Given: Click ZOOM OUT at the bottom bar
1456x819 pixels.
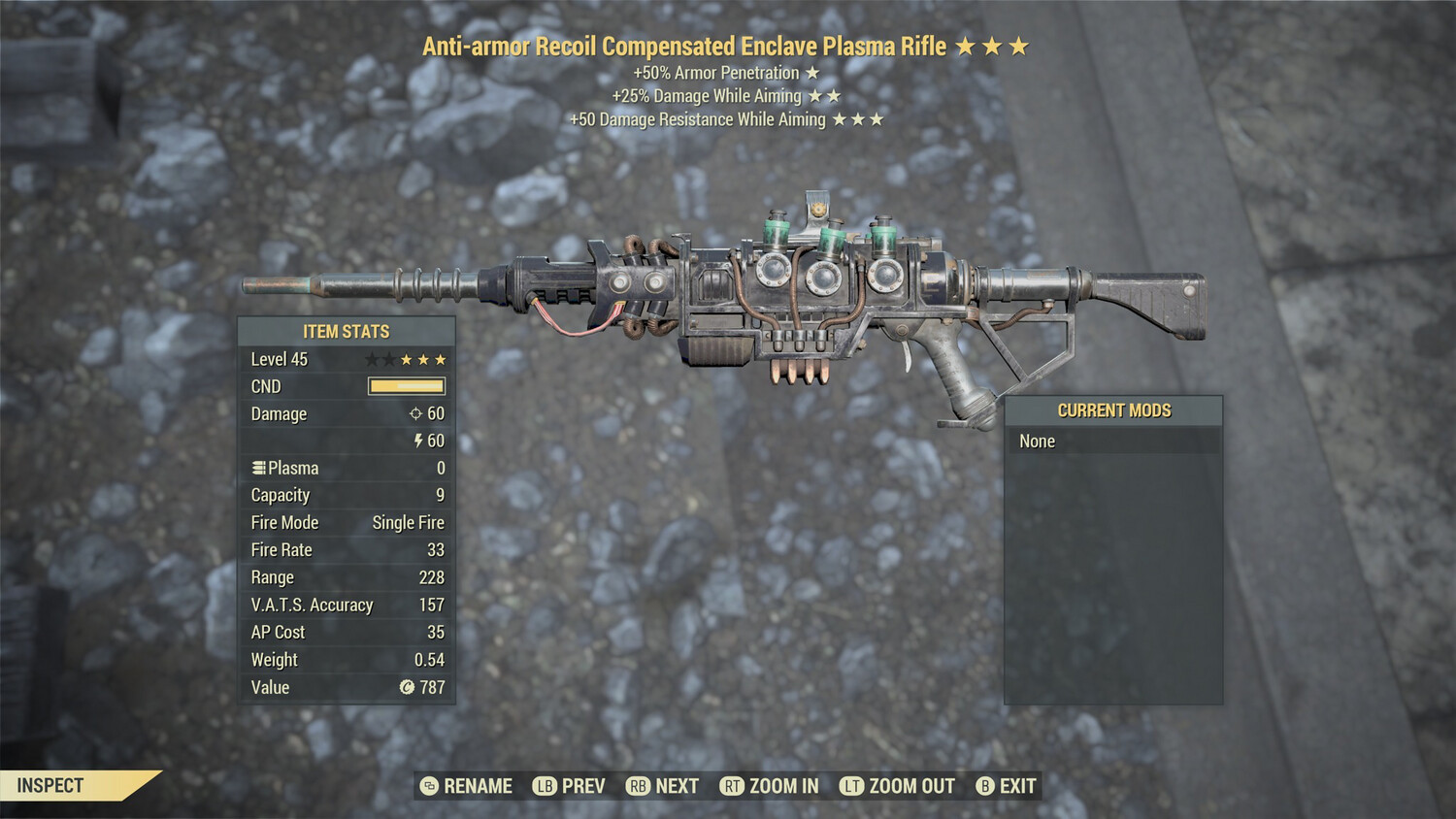Looking at the screenshot, I should point(910,786).
